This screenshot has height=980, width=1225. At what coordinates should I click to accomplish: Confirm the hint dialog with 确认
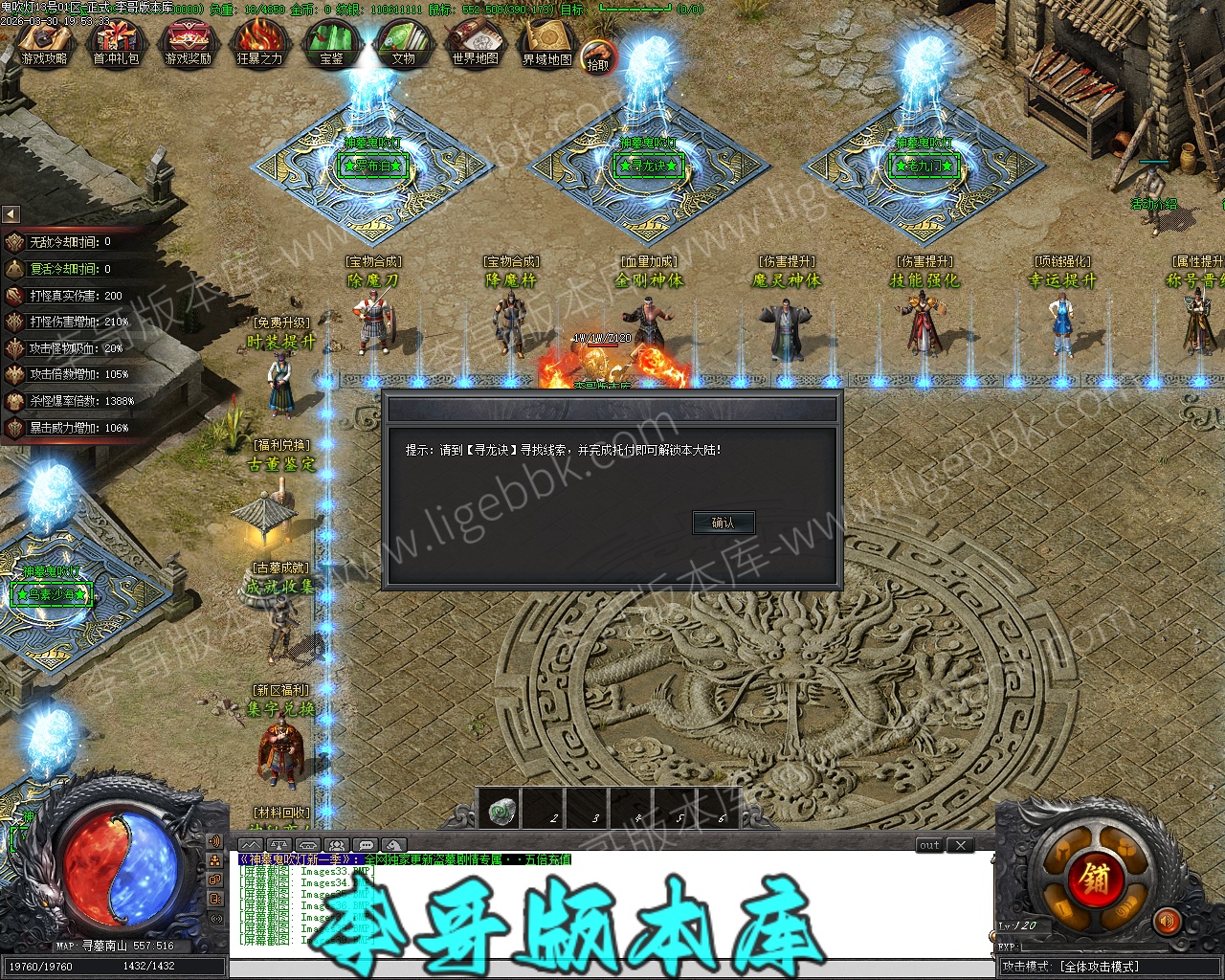[723, 523]
